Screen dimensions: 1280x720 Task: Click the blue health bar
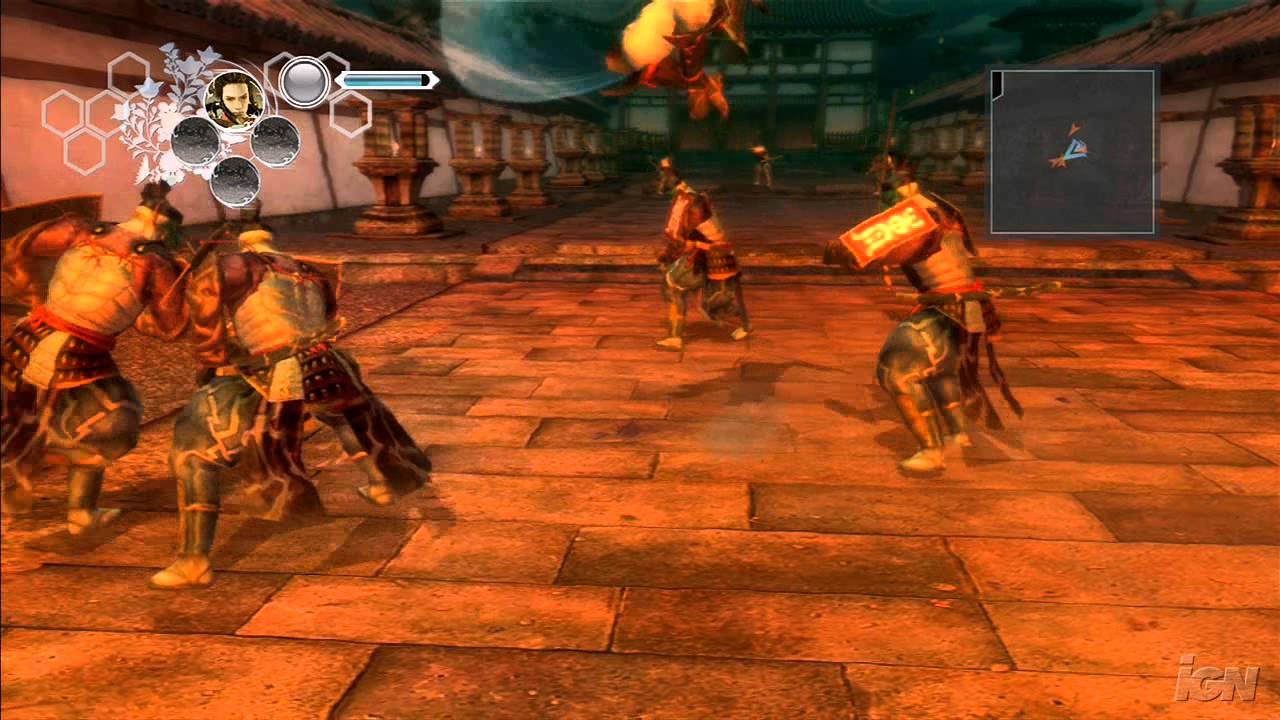(x=386, y=80)
